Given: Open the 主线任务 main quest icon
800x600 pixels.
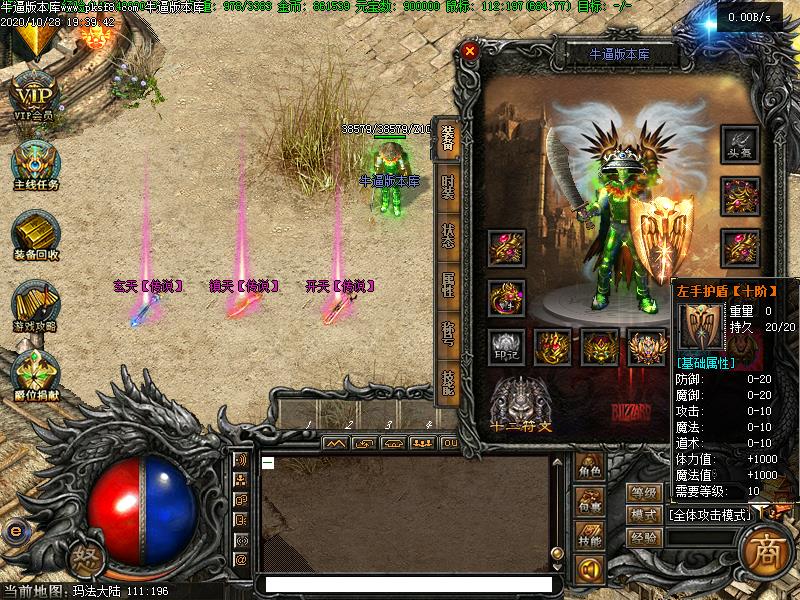Looking at the screenshot, I should point(36,164).
